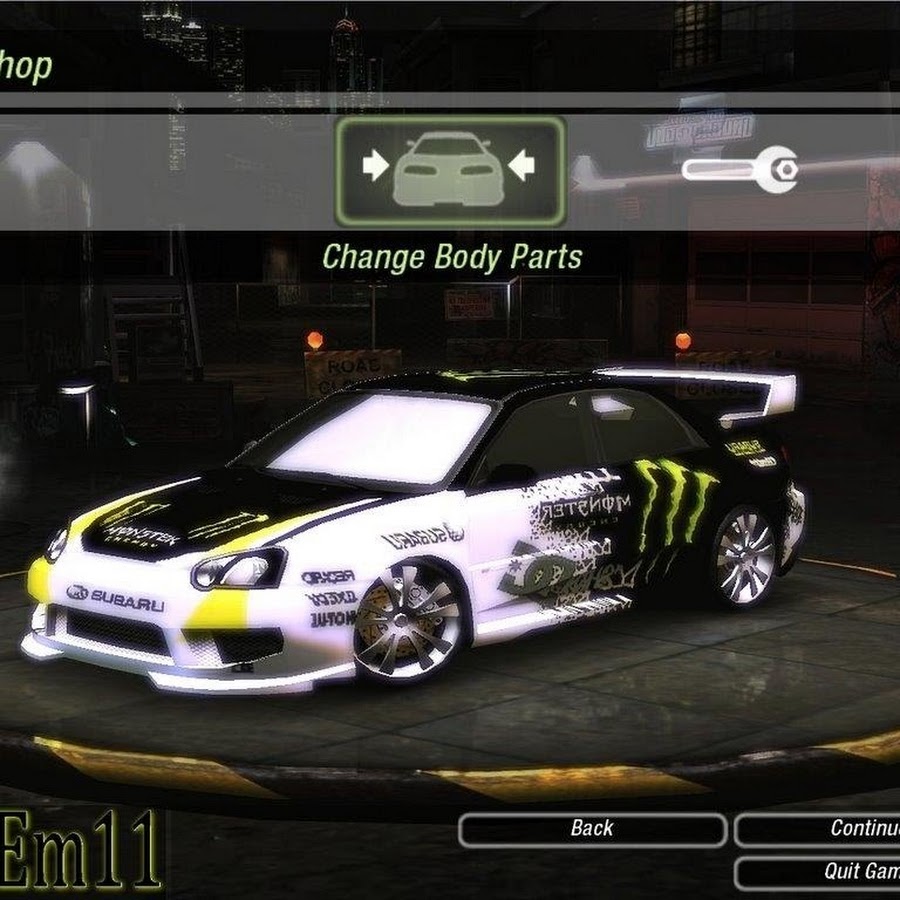
Task: Select the Change Body Parts car icon
Action: click(450, 170)
